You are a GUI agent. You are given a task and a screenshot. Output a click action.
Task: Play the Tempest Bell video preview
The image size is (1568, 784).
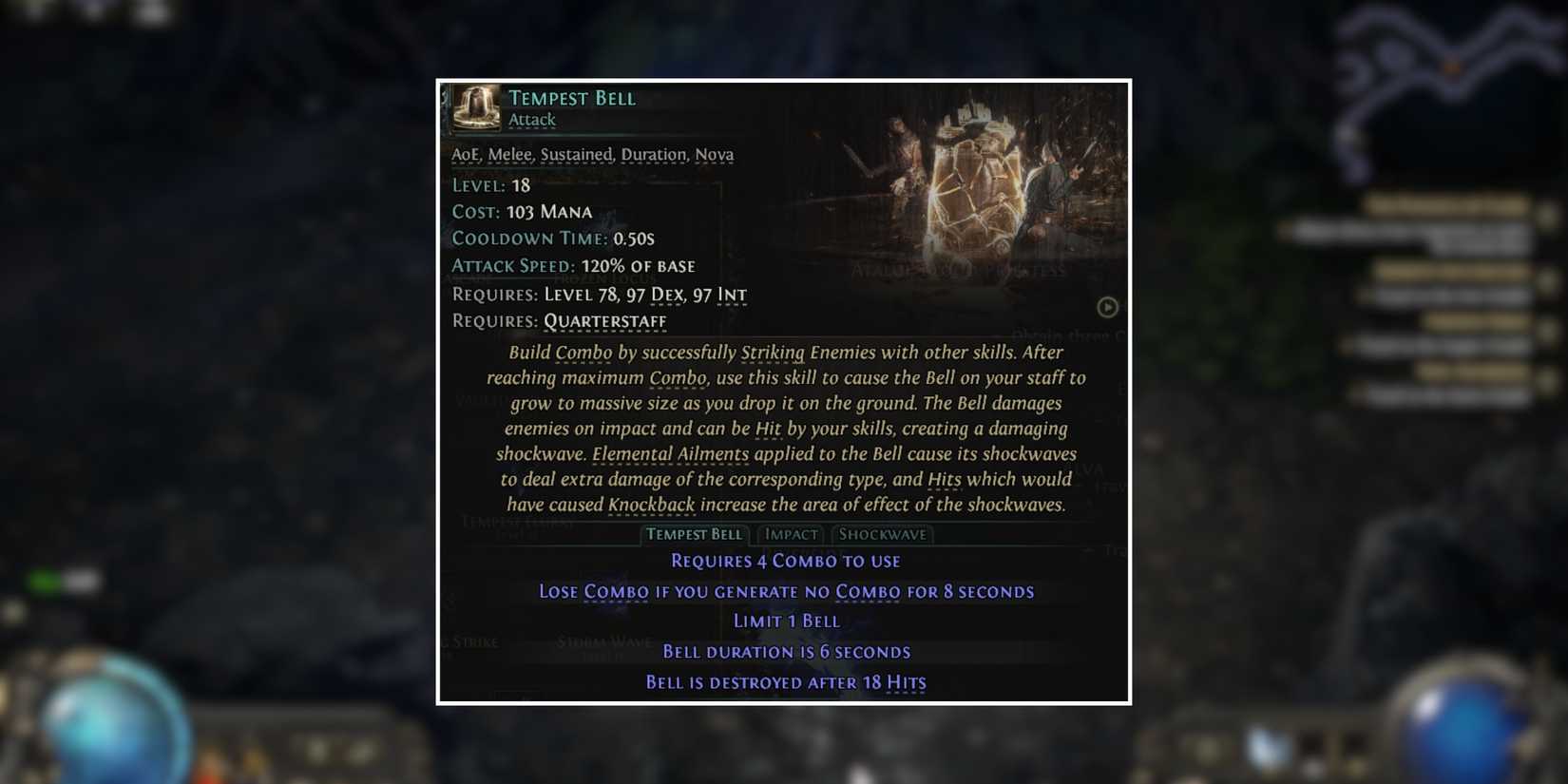tap(1106, 307)
